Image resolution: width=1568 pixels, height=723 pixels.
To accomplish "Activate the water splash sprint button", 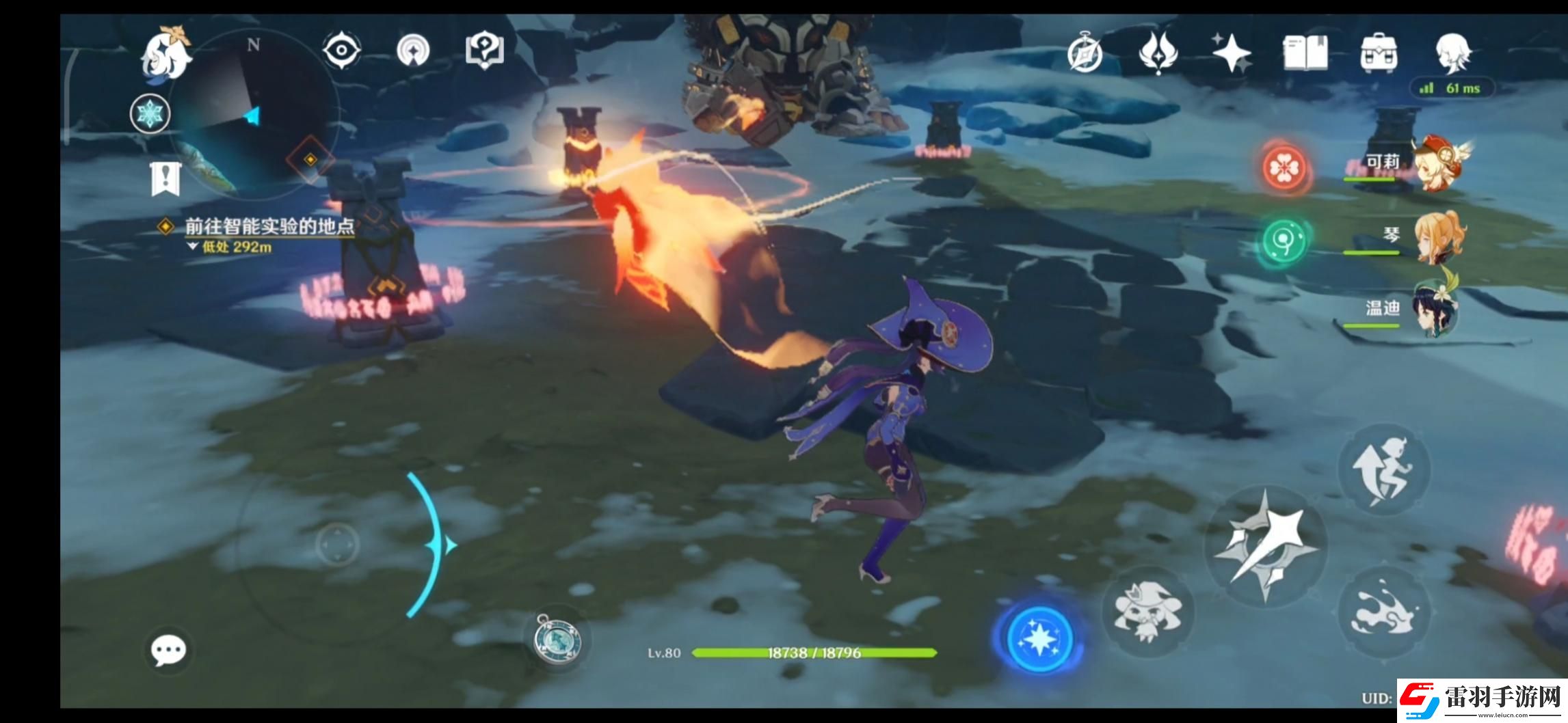I will pos(1383,610).
